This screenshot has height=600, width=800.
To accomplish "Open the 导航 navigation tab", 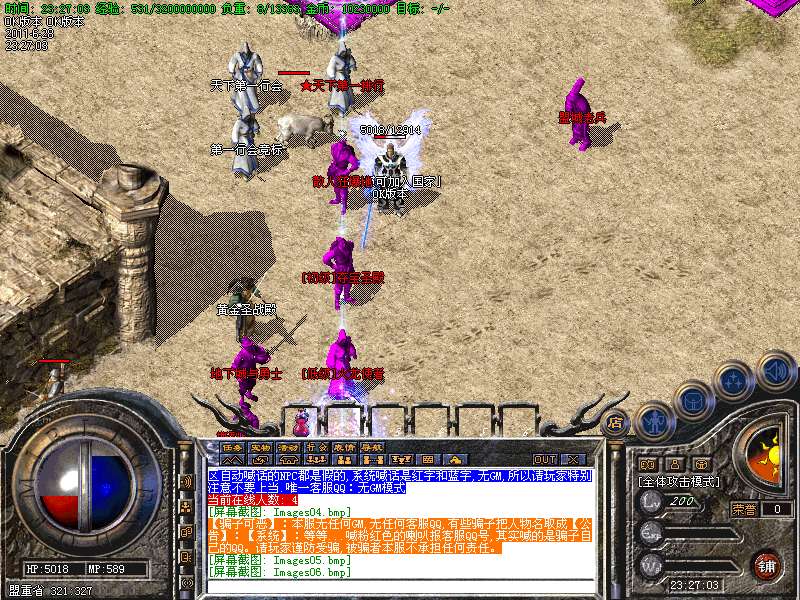I will 372,447.
